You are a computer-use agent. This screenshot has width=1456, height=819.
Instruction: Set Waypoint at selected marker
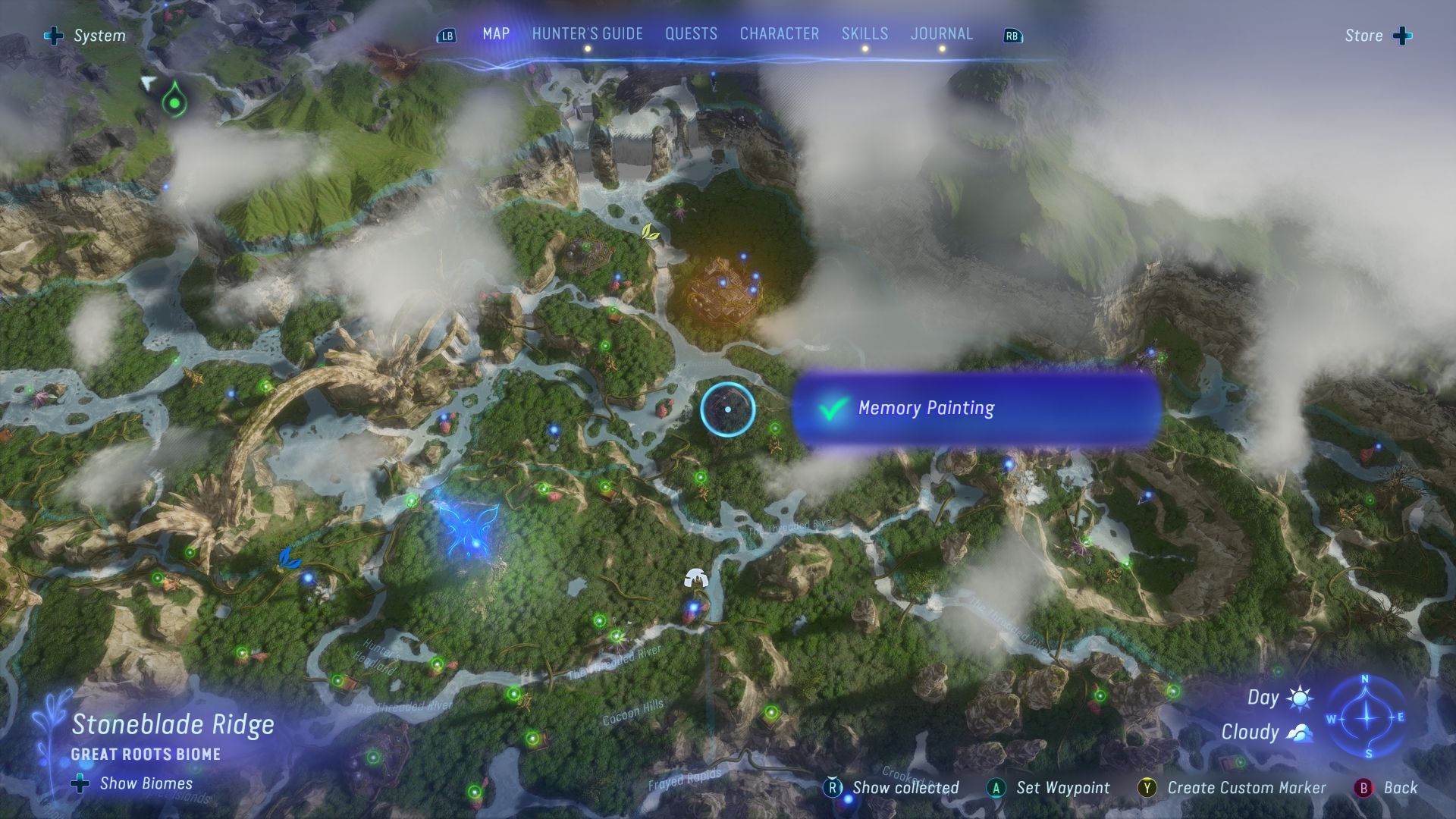pyautogui.click(x=995, y=788)
